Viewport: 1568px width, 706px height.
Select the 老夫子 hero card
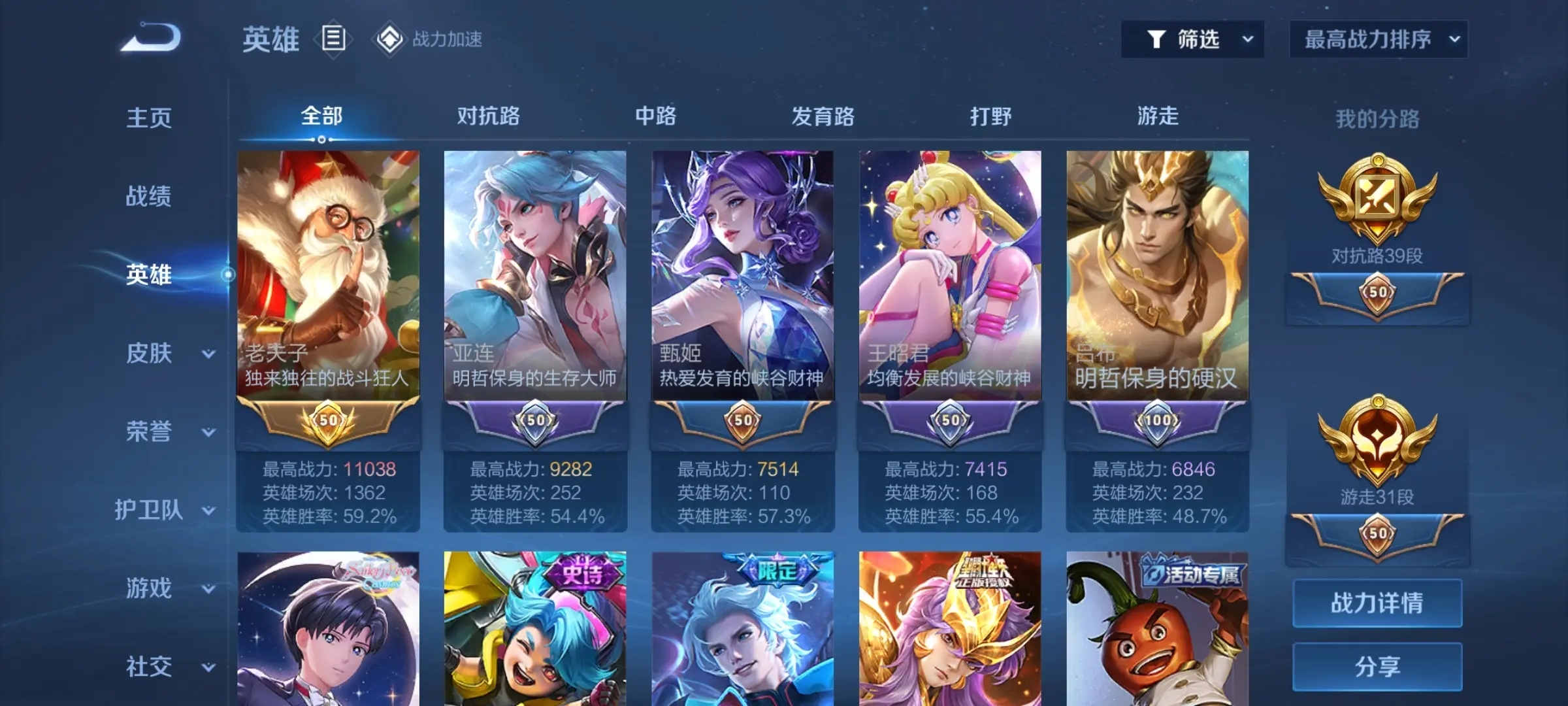point(328,275)
